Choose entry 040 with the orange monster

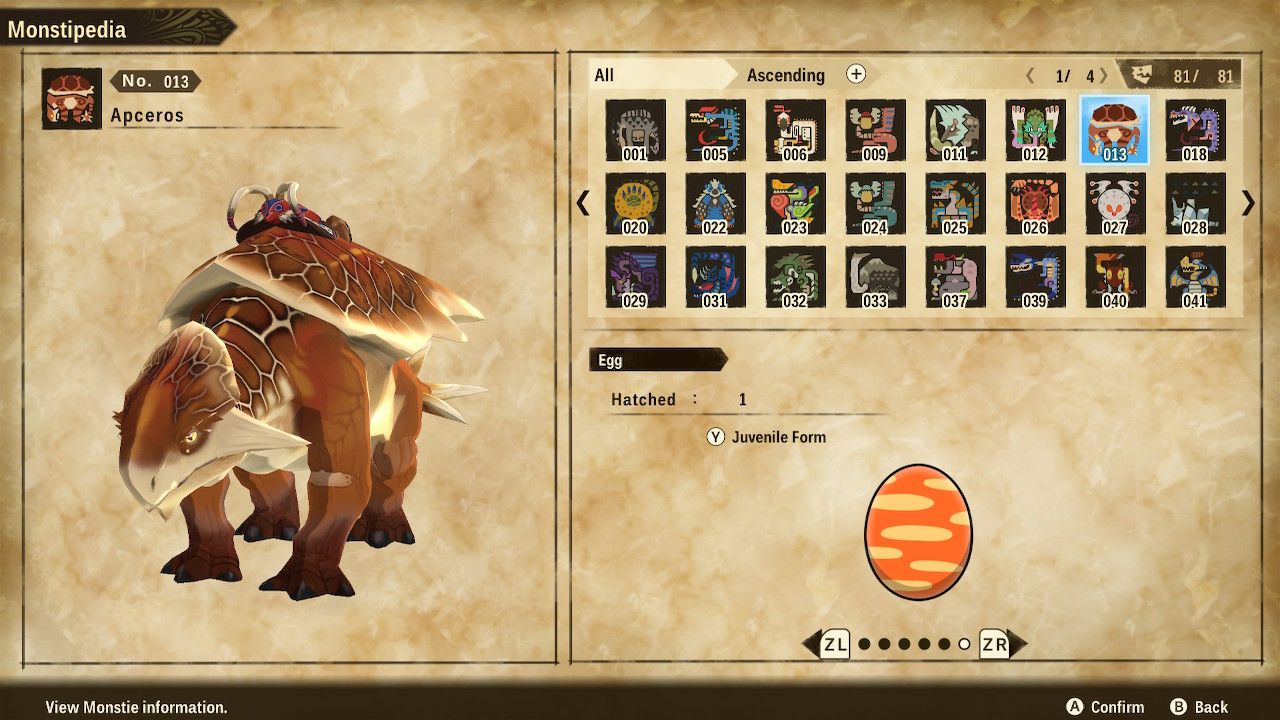[x=1117, y=278]
